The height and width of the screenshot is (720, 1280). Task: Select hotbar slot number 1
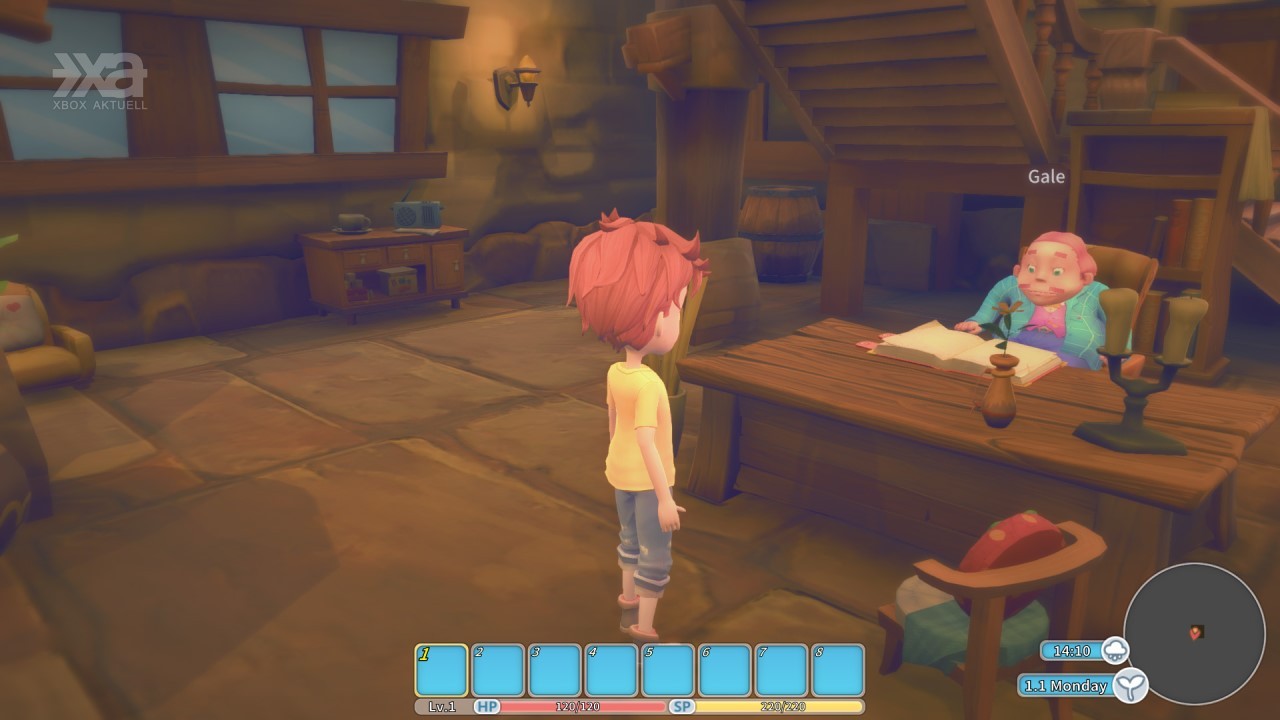441,670
